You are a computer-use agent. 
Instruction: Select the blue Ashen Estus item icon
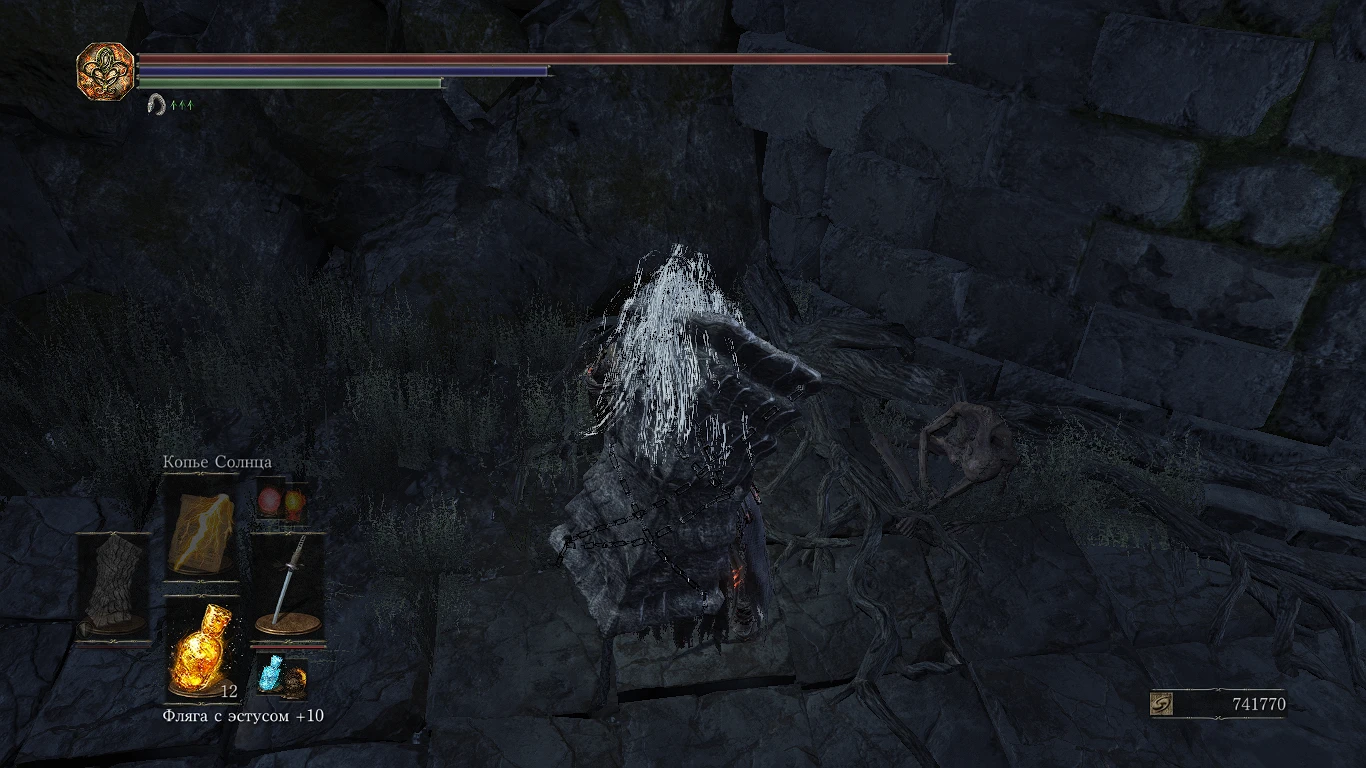[x=271, y=674]
